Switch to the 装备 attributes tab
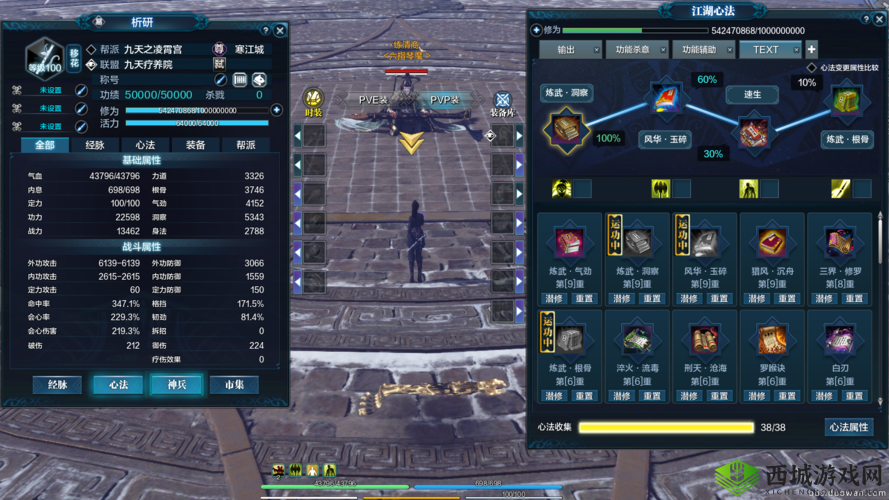 point(195,145)
